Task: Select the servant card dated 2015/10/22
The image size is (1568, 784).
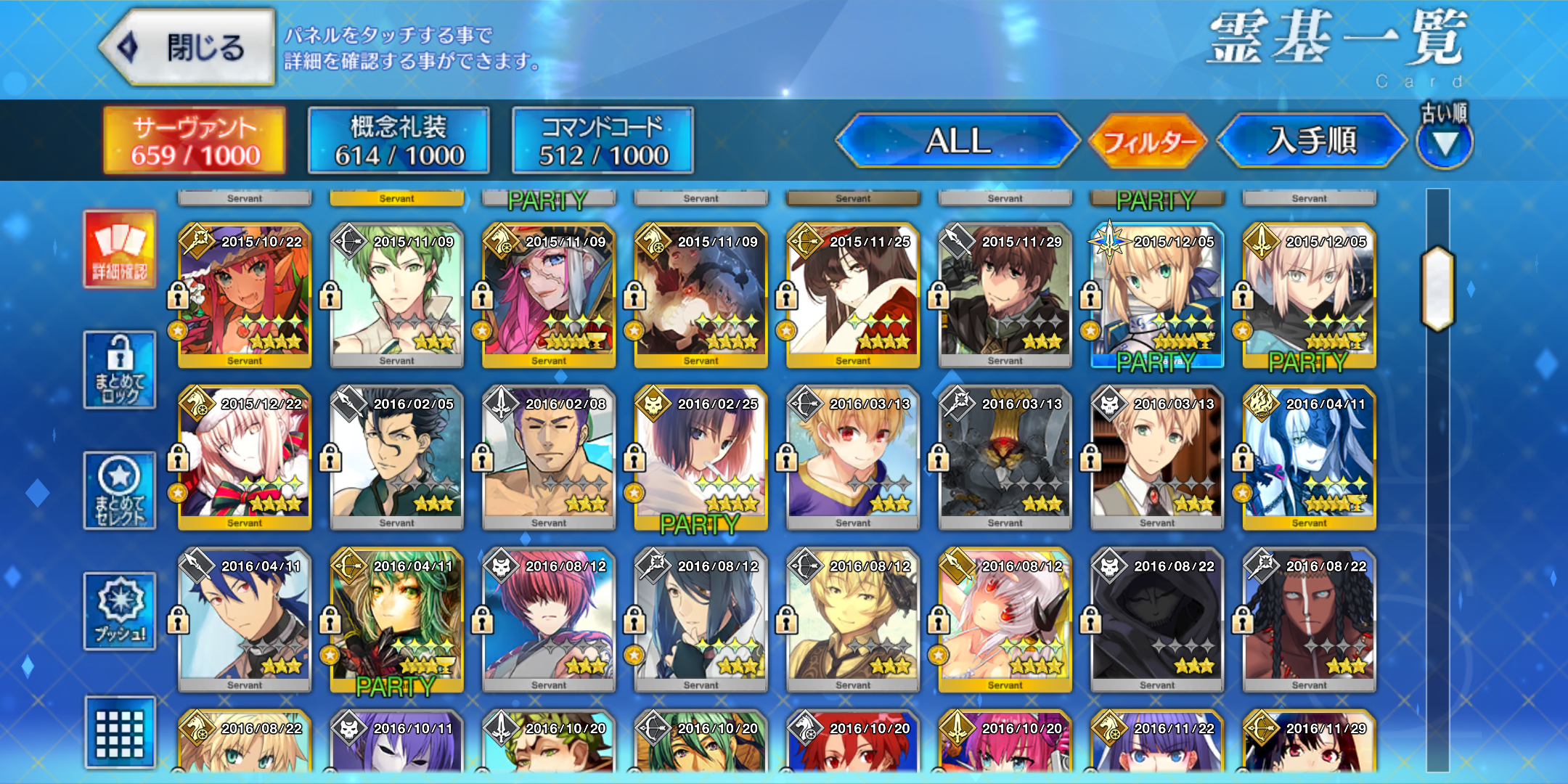Action: point(245,295)
